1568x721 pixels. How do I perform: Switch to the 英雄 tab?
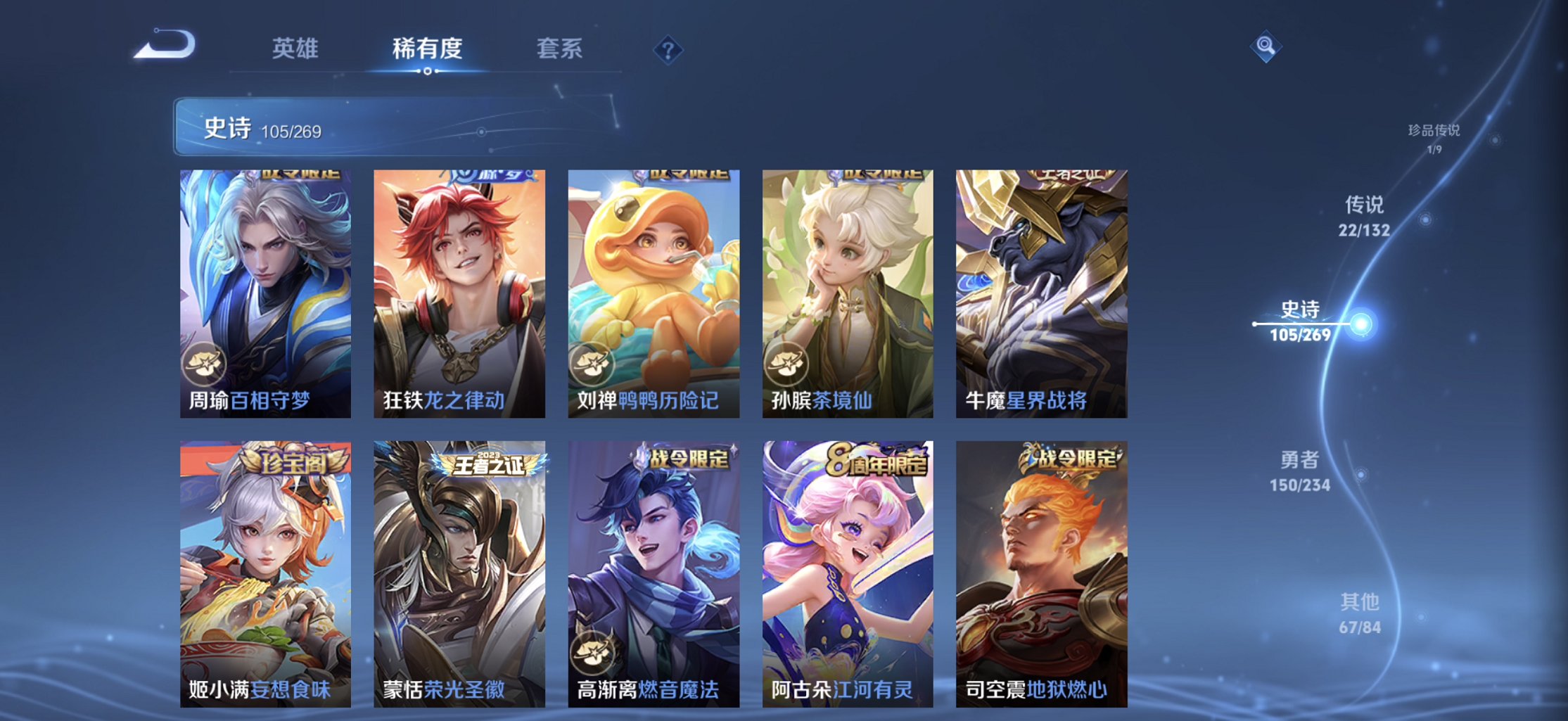(x=296, y=49)
